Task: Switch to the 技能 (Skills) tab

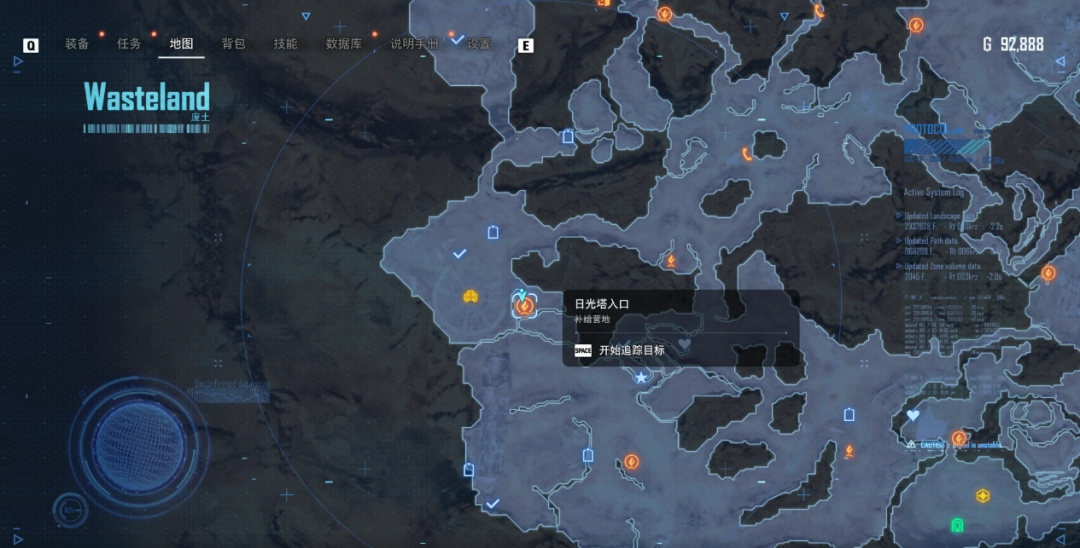Action: pyautogui.click(x=285, y=44)
